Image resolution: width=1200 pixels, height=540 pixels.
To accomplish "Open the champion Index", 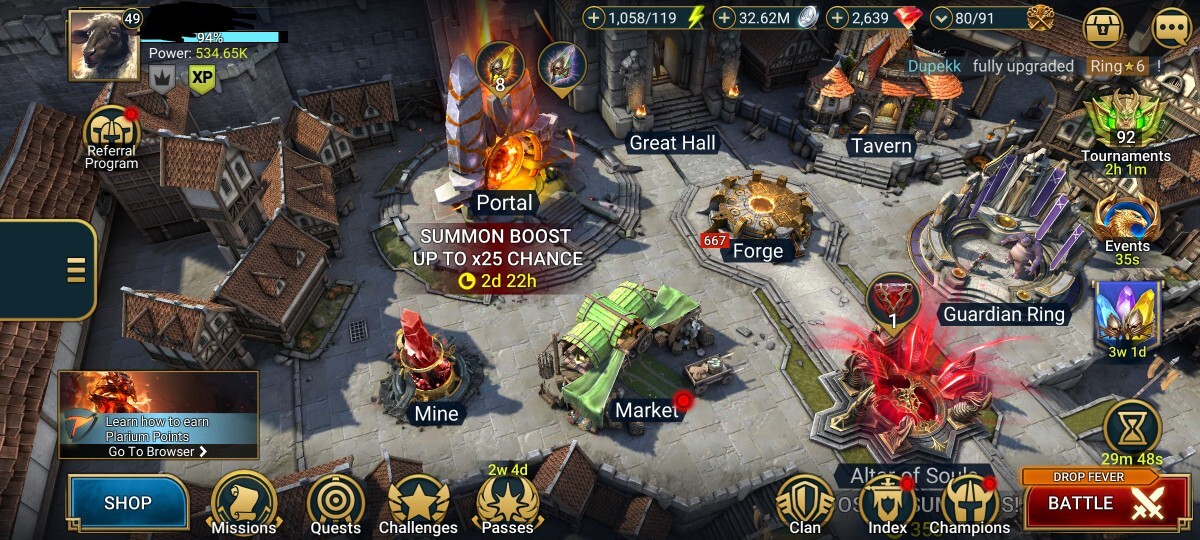I will [887, 504].
